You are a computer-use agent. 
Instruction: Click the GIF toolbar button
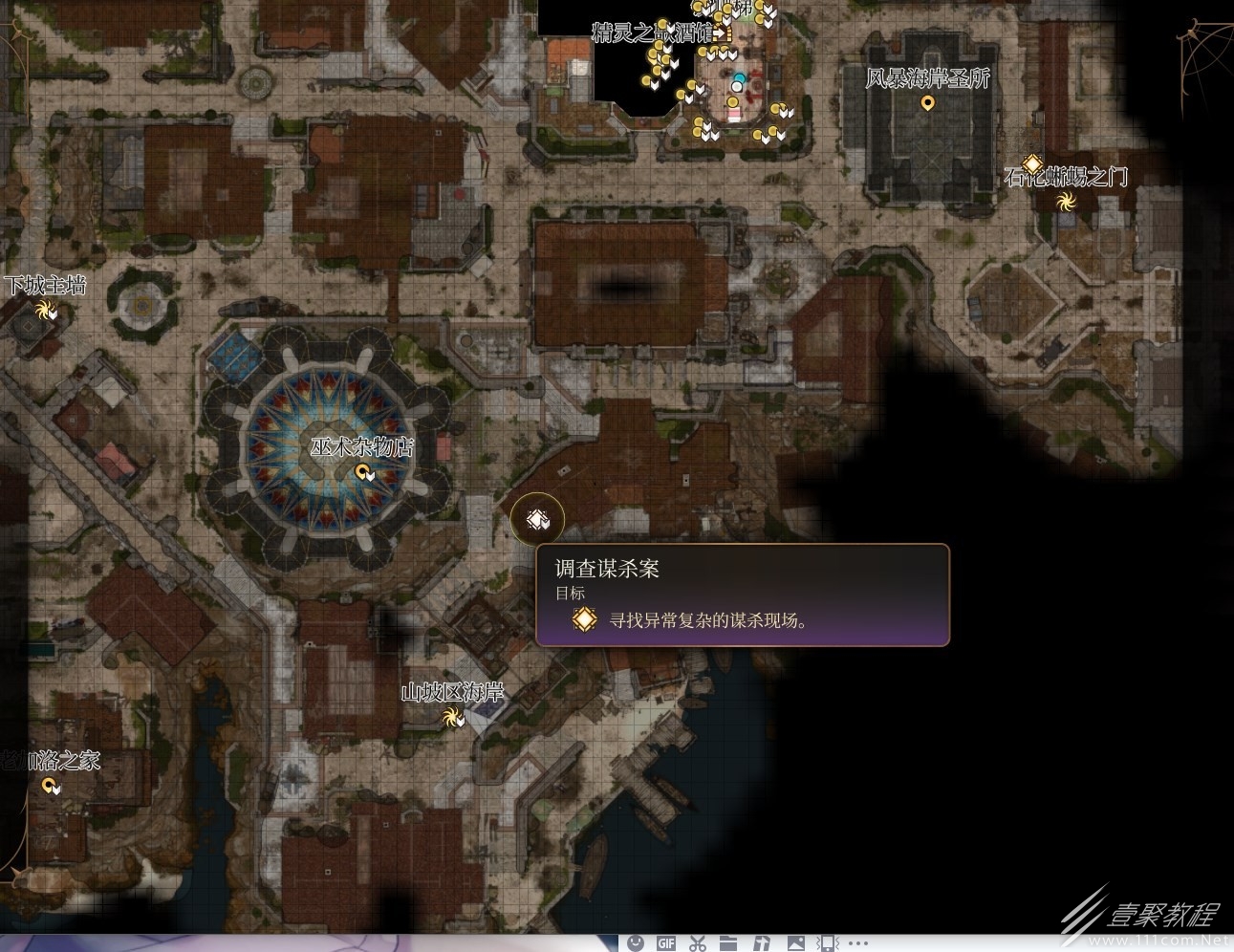click(666, 943)
